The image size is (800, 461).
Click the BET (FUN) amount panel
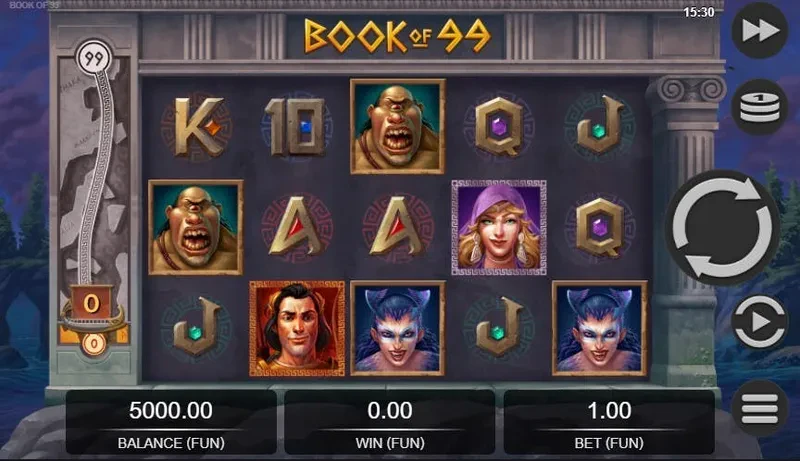tap(608, 422)
